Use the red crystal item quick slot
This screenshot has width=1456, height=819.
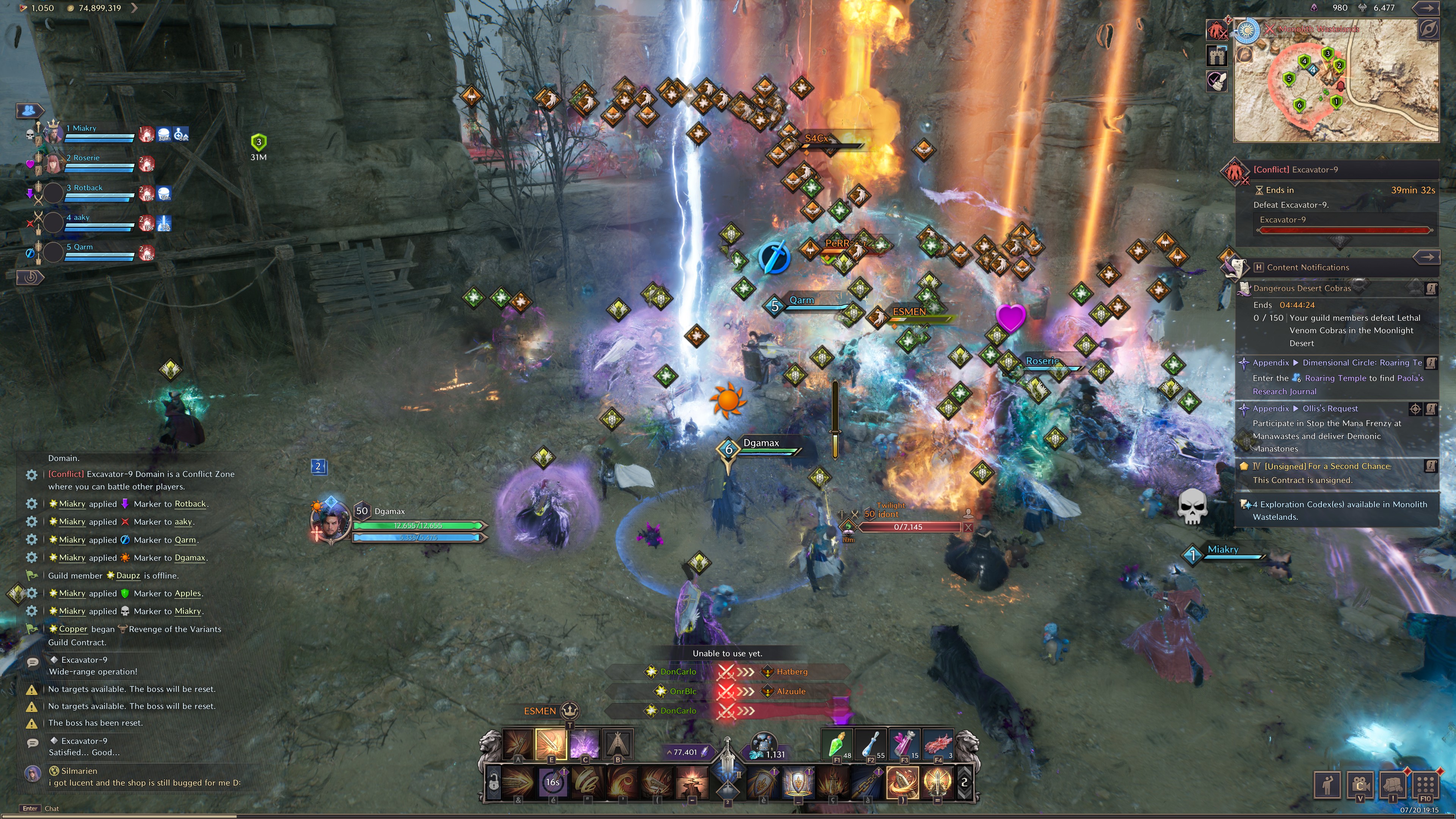[x=938, y=744]
